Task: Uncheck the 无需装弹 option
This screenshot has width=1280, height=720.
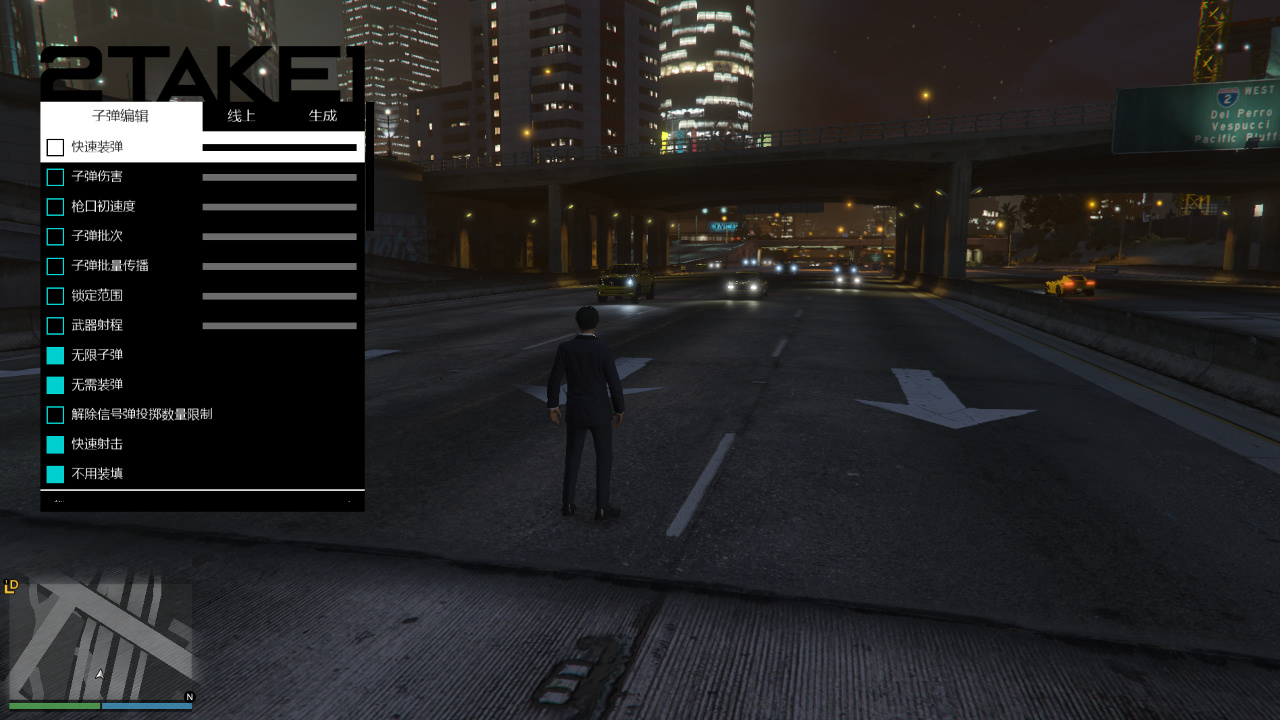Action: 55,385
